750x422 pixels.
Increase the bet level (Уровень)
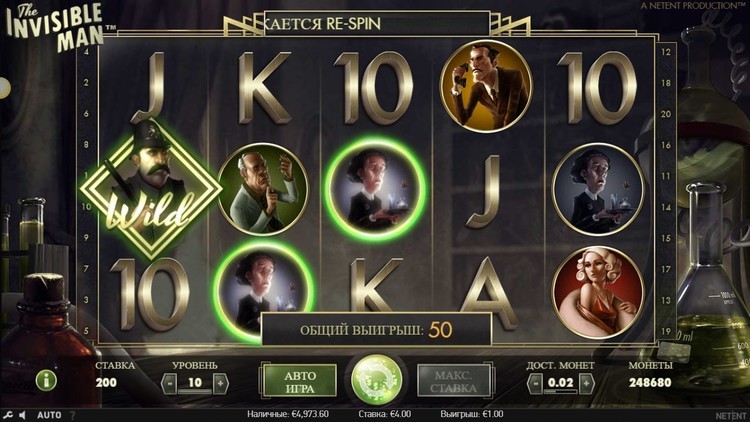[220, 382]
